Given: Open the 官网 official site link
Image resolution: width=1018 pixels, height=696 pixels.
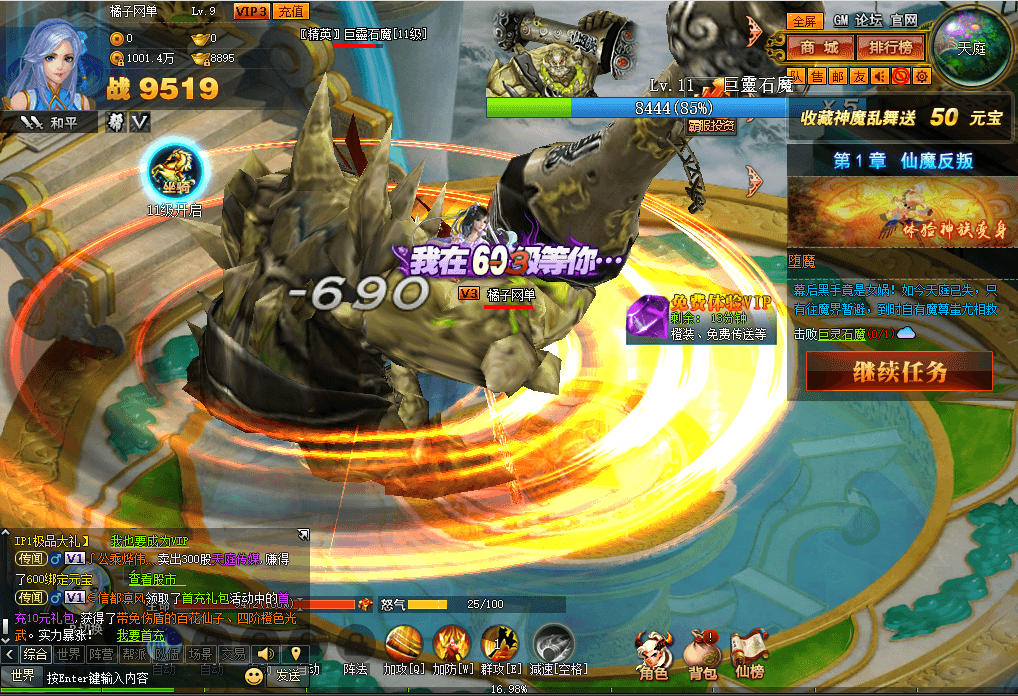Looking at the screenshot, I should (x=904, y=20).
